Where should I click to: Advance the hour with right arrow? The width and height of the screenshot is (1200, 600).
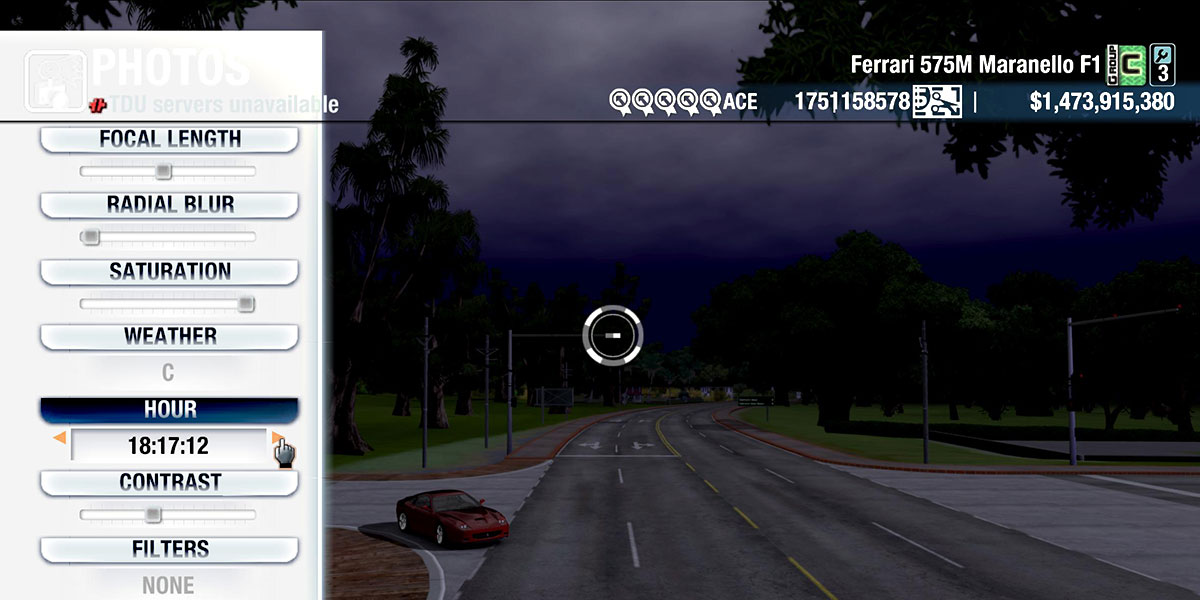[x=276, y=438]
